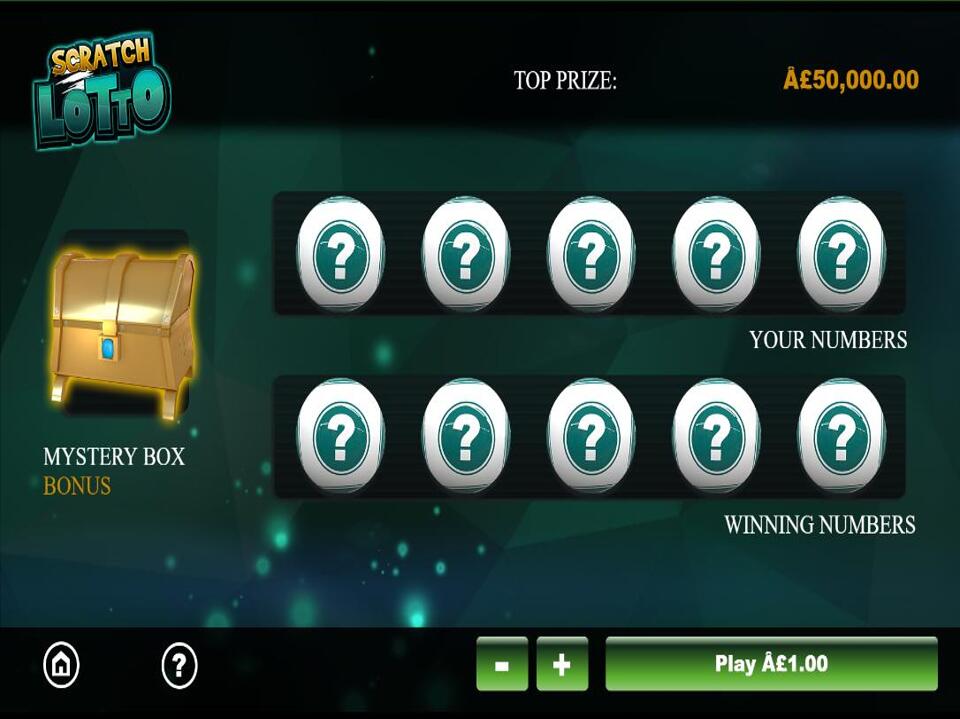Increase the bet with the plus button
This screenshot has height=719, width=960.
pos(562,664)
